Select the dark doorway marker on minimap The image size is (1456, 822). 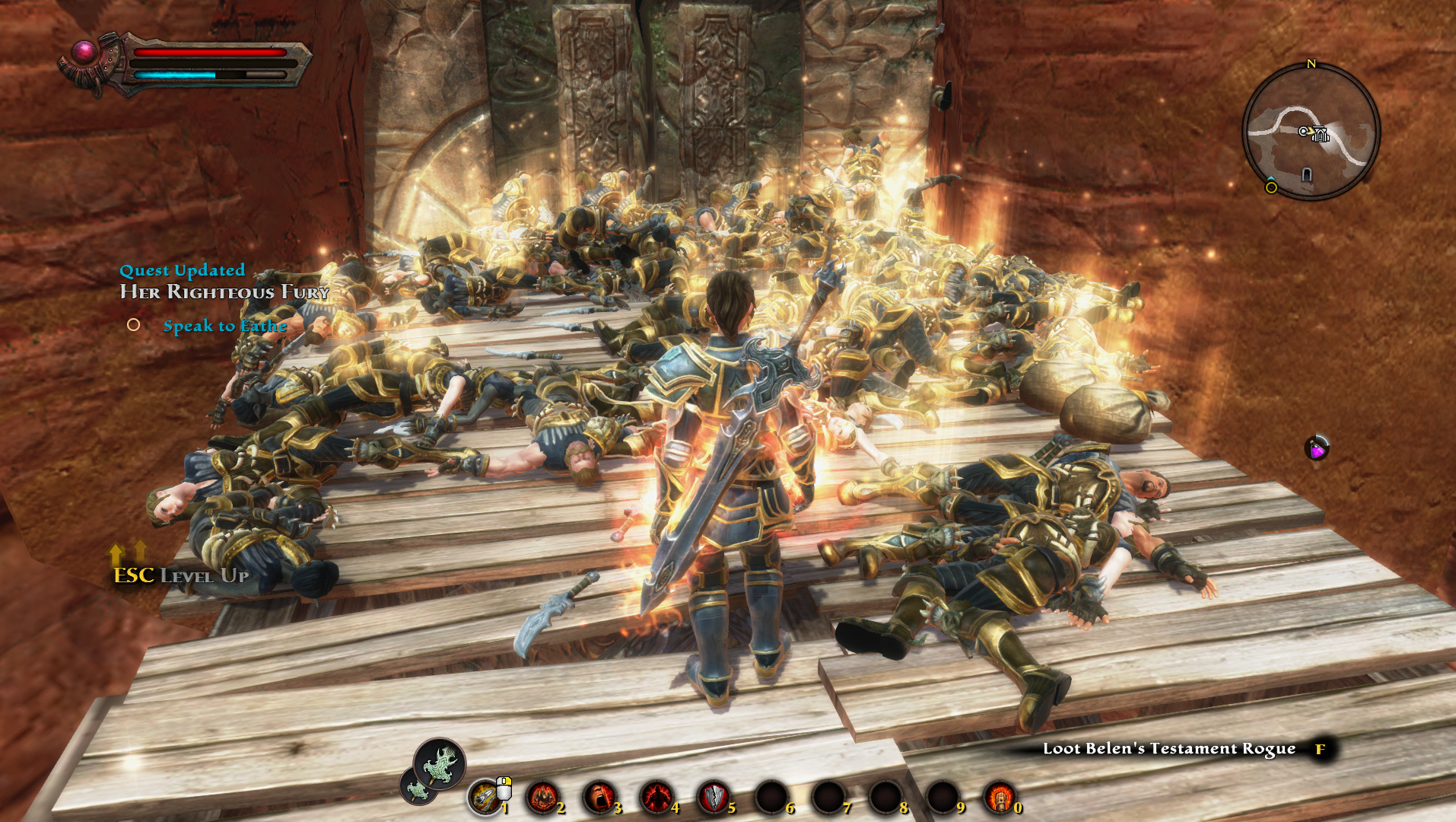[1307, 175]
